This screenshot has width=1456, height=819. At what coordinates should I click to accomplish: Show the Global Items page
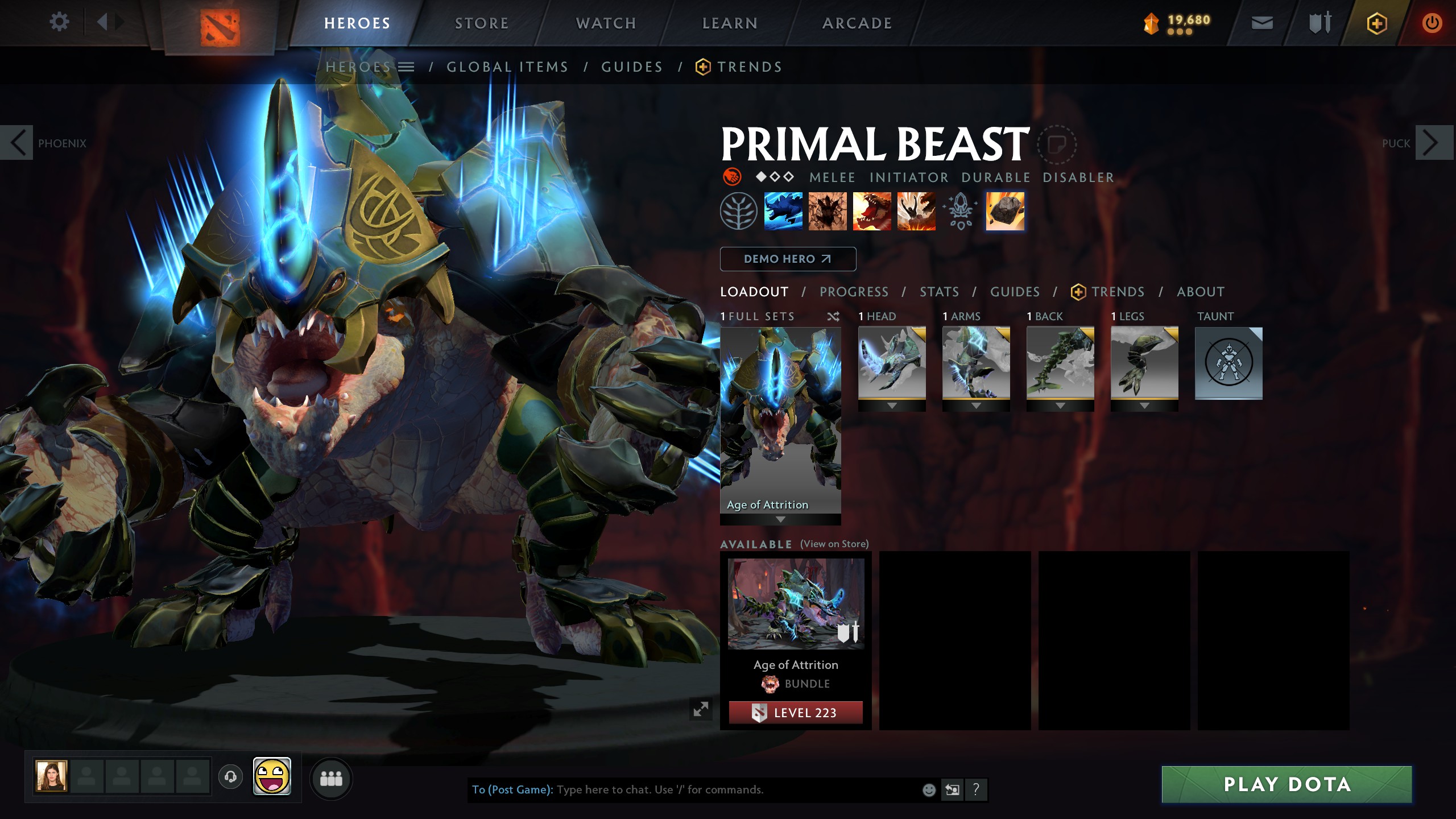coord(507,67)
